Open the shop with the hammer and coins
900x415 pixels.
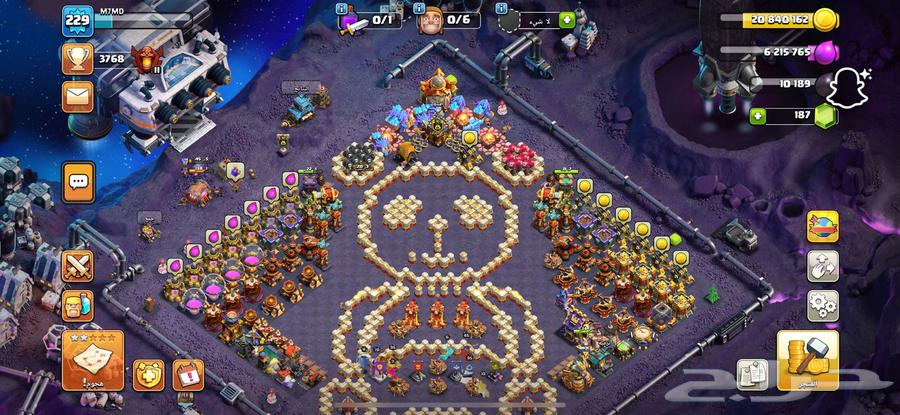click(807, 360)
